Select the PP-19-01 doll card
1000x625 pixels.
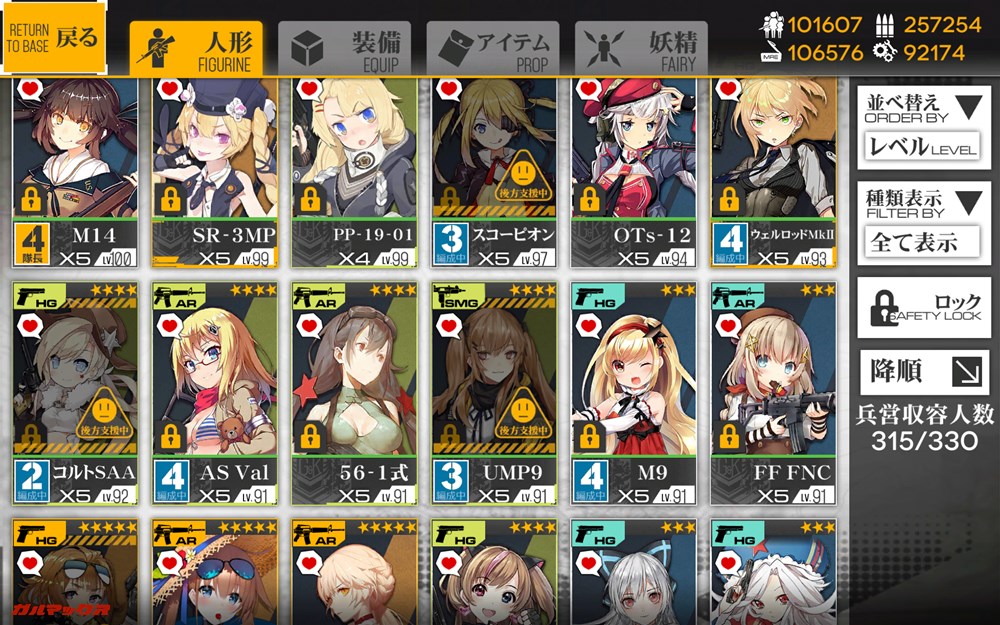[354, 170]
